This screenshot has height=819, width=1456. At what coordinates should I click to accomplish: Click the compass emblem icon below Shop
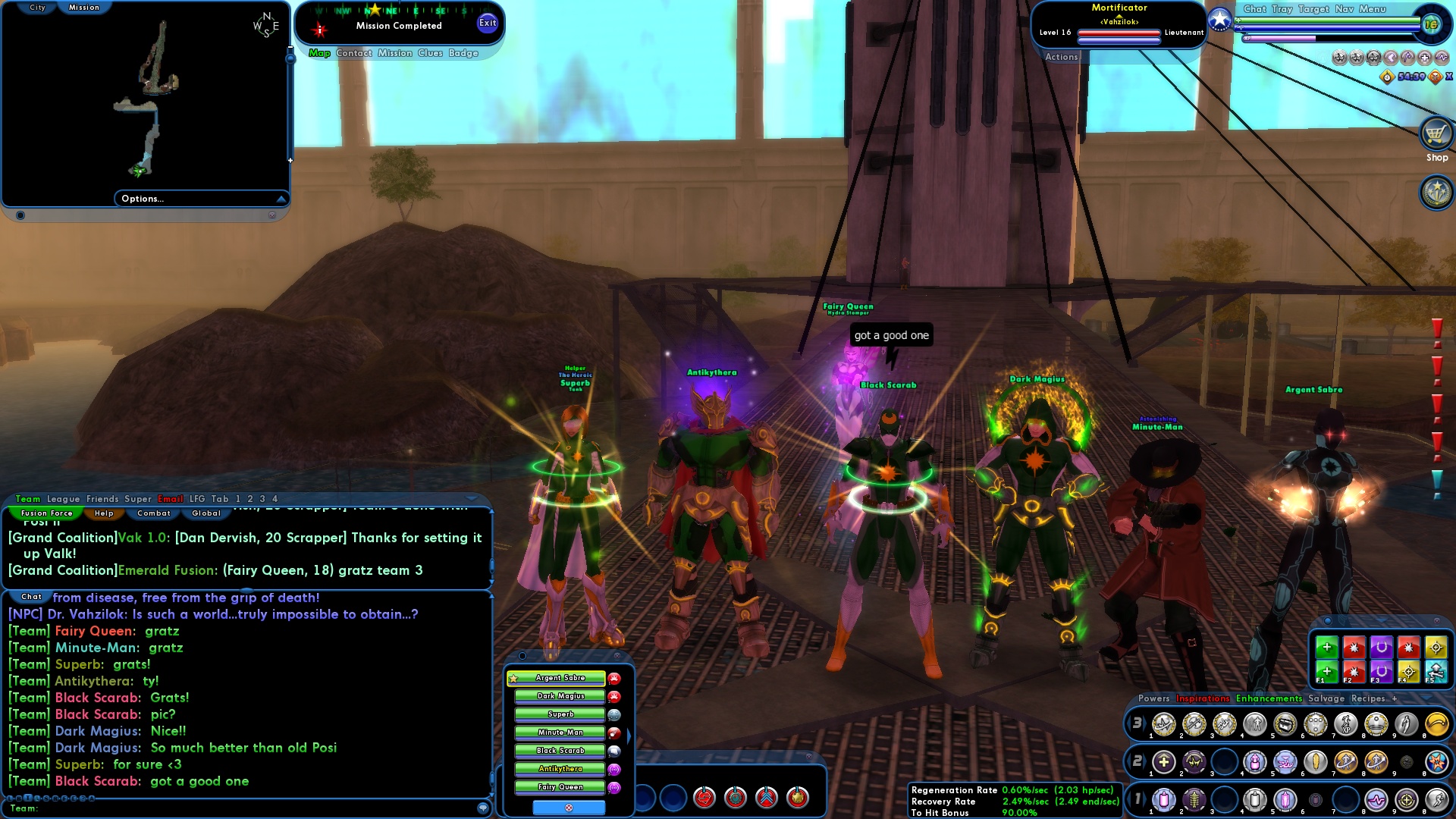pos(1436,192)
